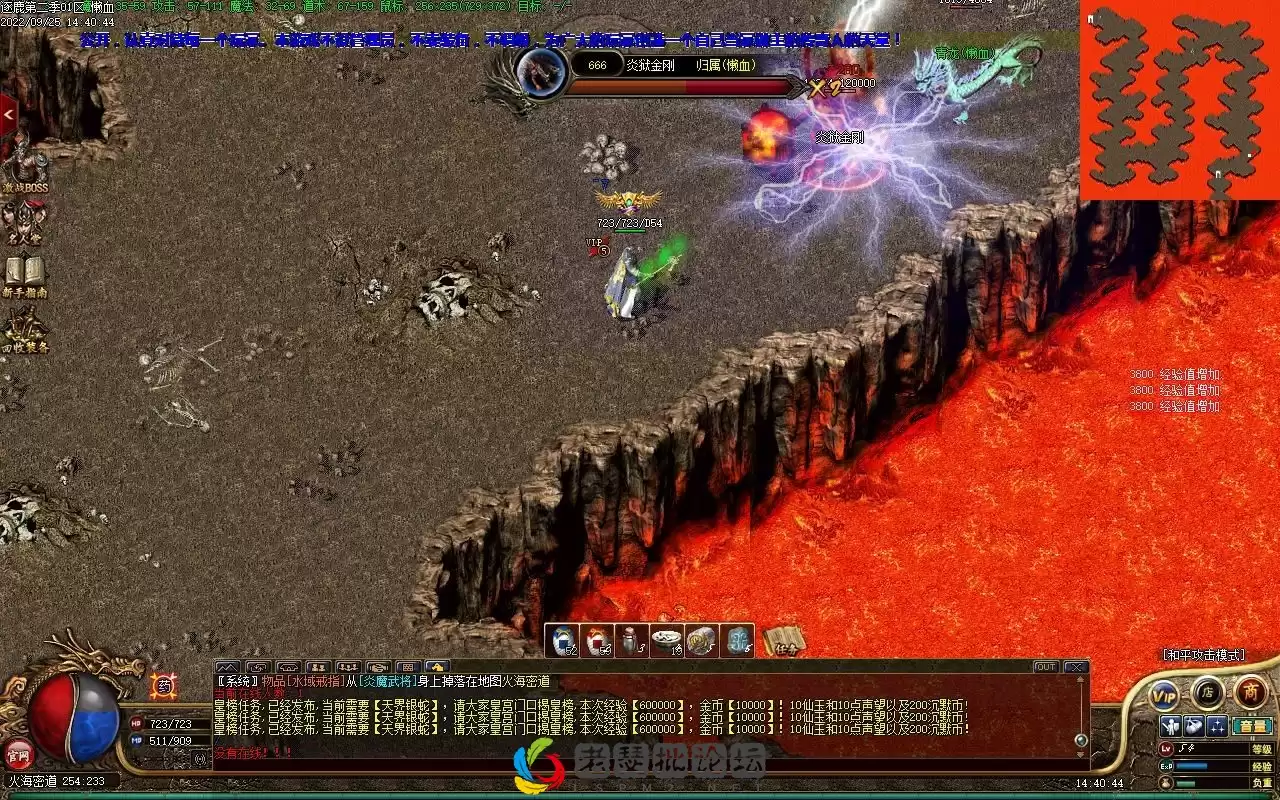Open the 商 mall button
The width and height of the screenshot is (1280, 800).
coord(1250,691)
